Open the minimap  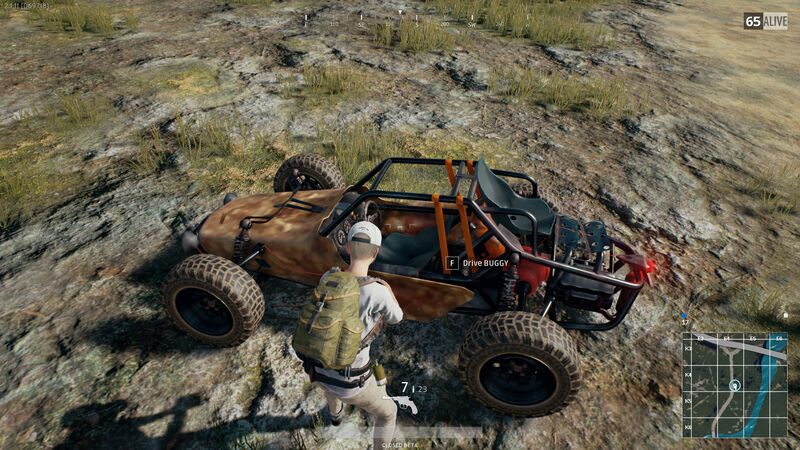734,385
